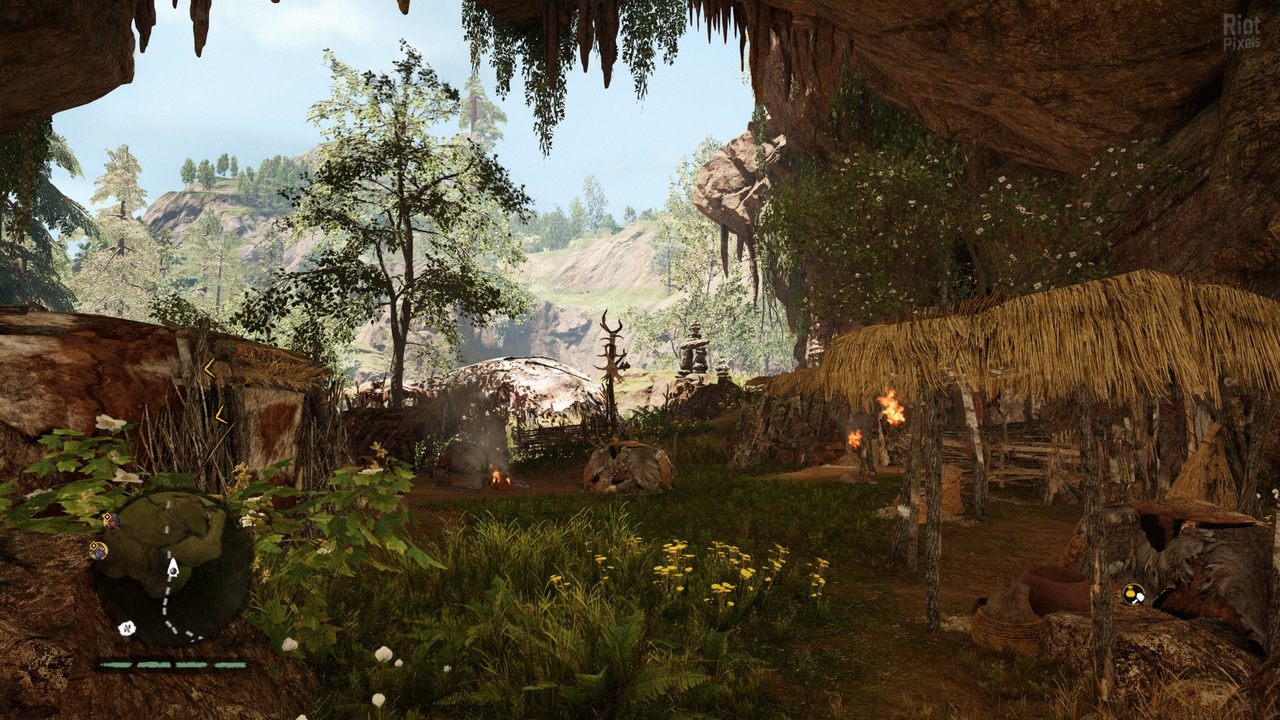Click the north compass marker on the minimap
This screenshot has width=1280, height=720.
pyautogui.click(x=126, y=628)
